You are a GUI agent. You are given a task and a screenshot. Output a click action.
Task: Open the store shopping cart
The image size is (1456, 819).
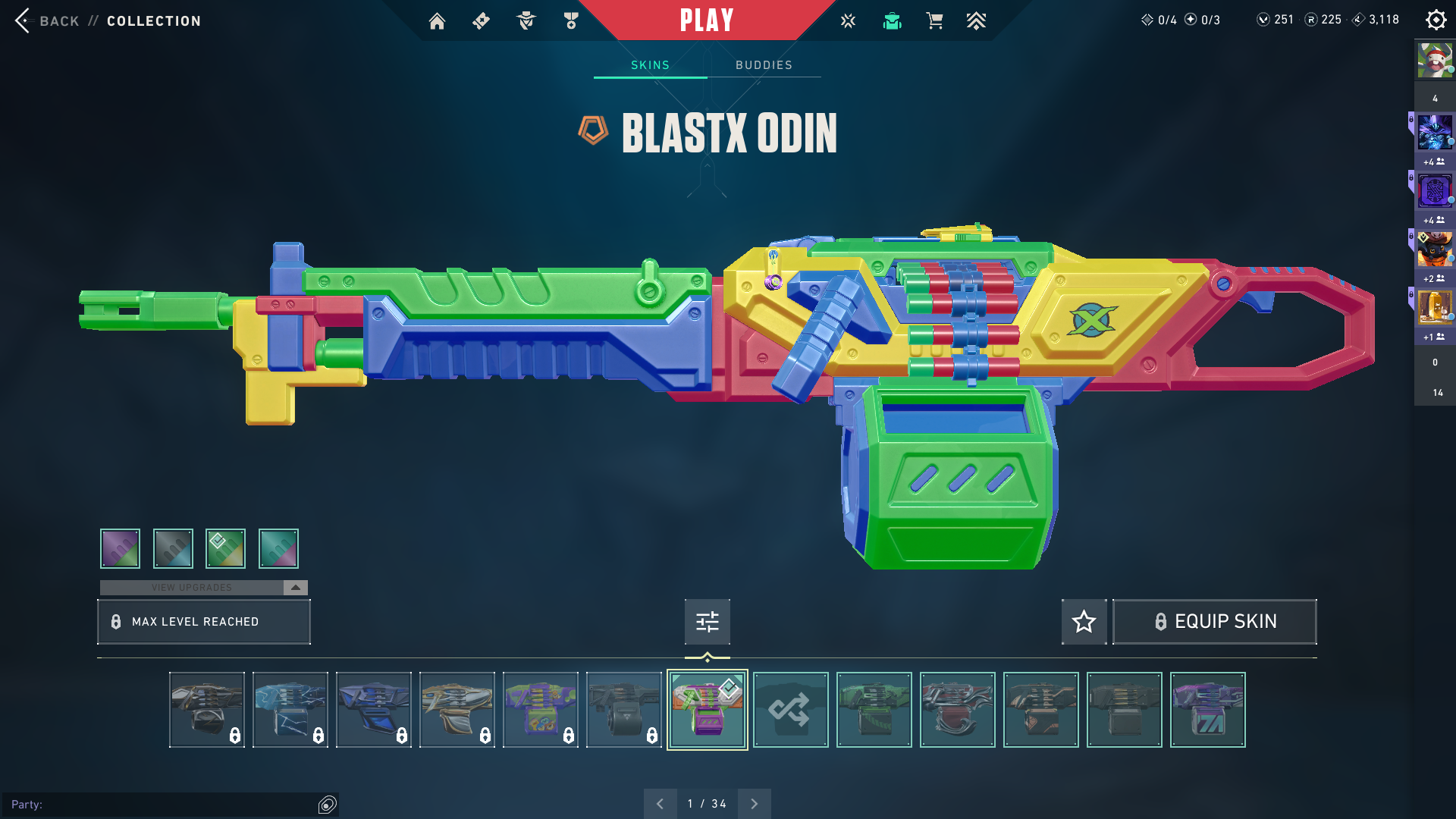click(934, 21)
